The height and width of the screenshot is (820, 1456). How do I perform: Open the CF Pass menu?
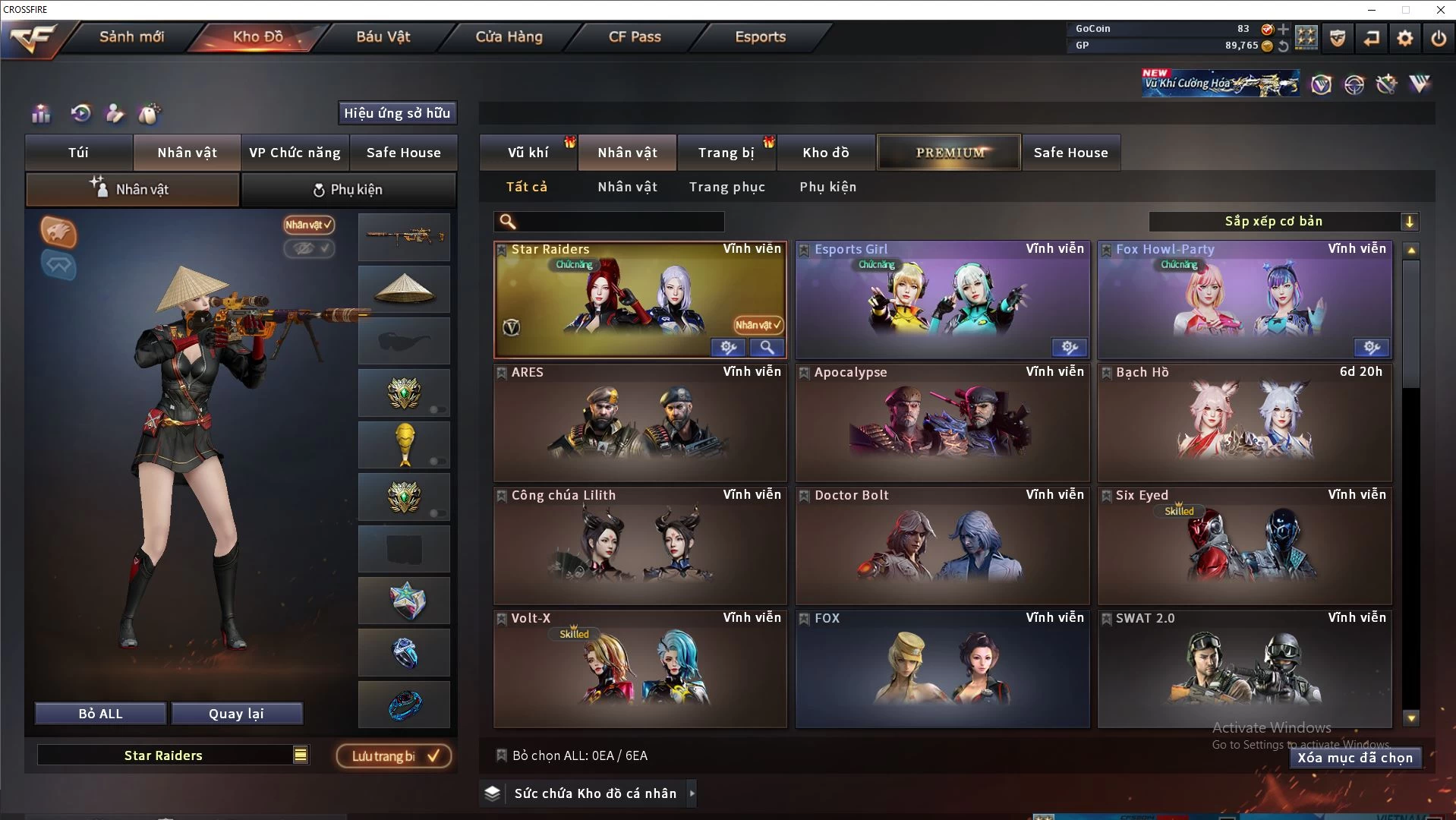click(x=635, y=36)
